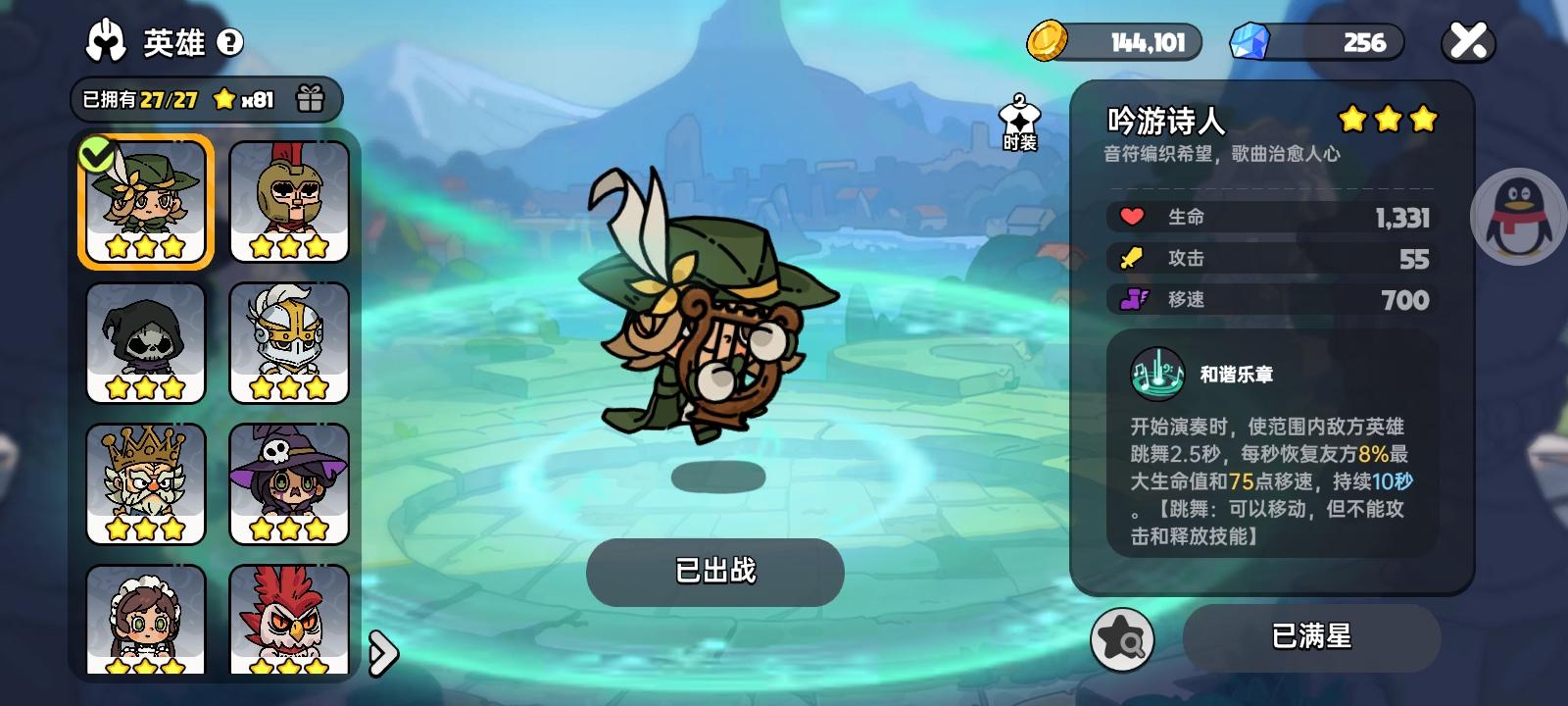
Task: Expand the hero list with the right arrow
Action: (x=382, y=656)
